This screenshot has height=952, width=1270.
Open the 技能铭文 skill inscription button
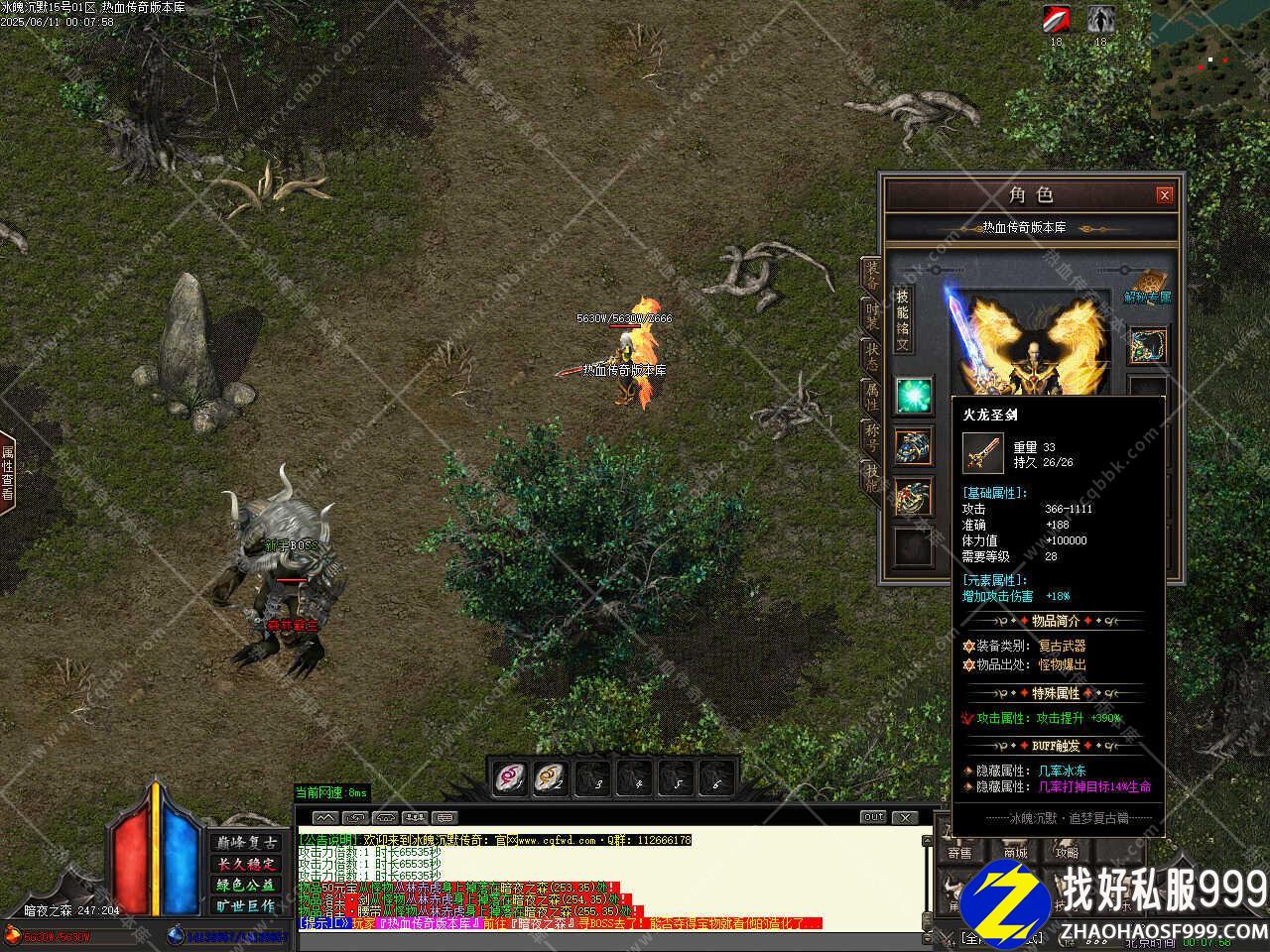pos(903,319)
